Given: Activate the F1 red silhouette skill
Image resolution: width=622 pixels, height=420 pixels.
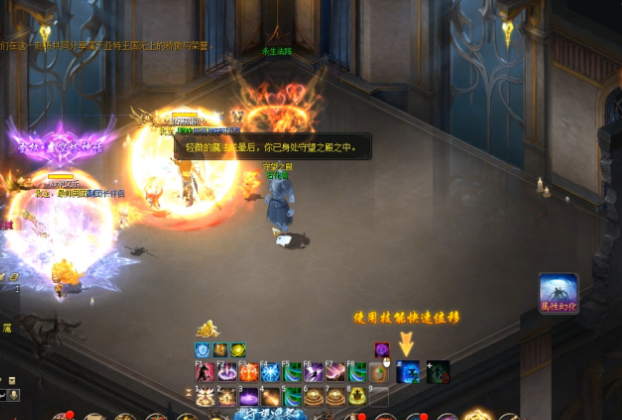Looking at the screenshot, I should 204,372.
